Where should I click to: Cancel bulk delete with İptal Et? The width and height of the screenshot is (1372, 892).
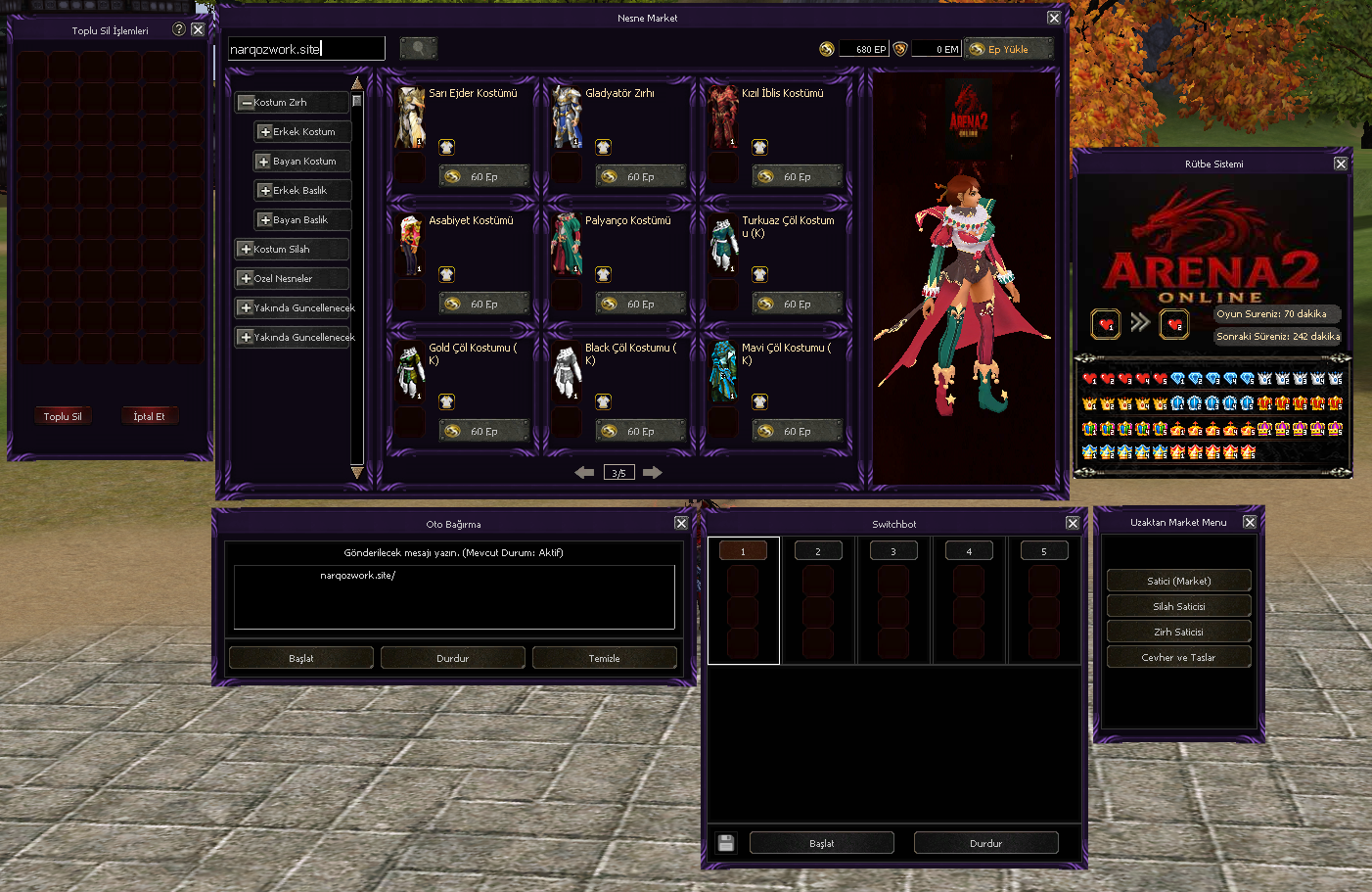click(149, 416)
